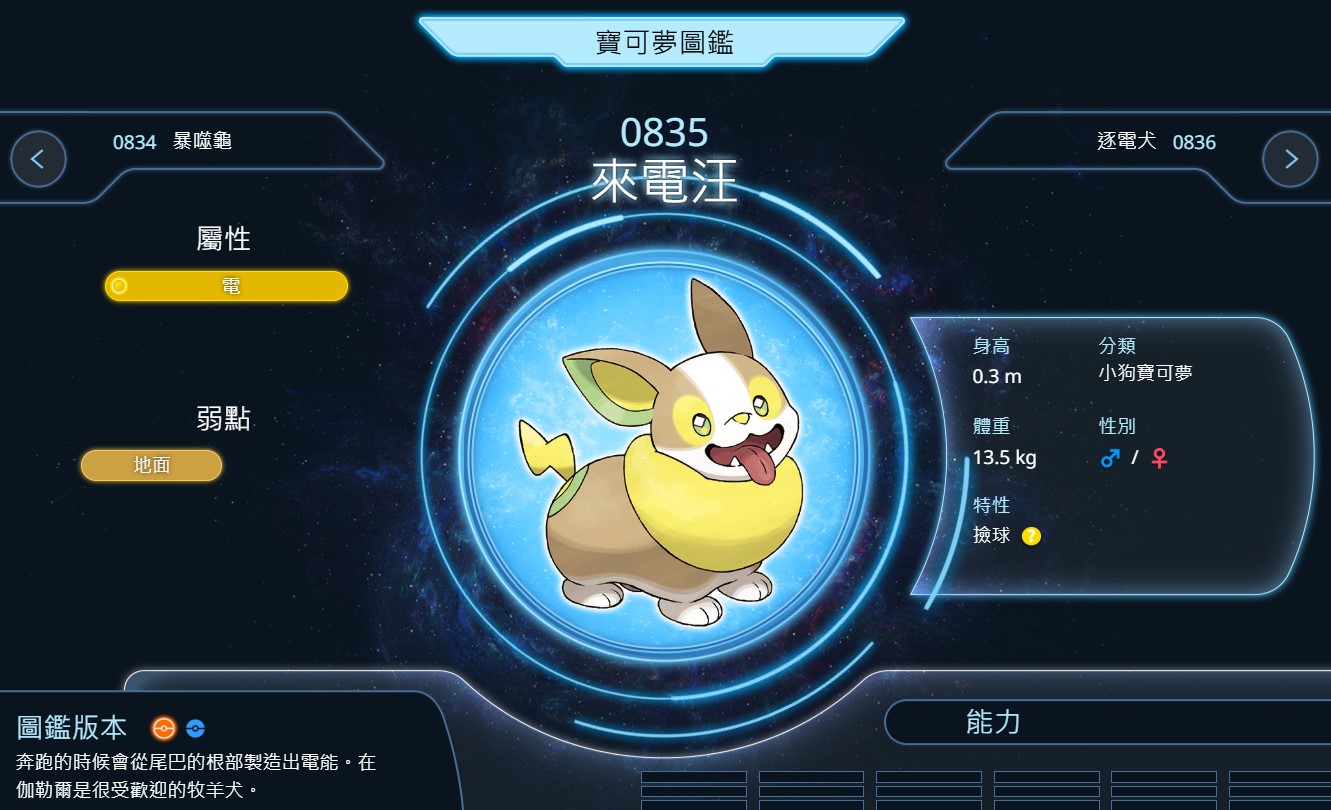Open the 寶可夢圖鑑 header banner
This screenshot has height=810, width=1331.
tap(663, 43)
